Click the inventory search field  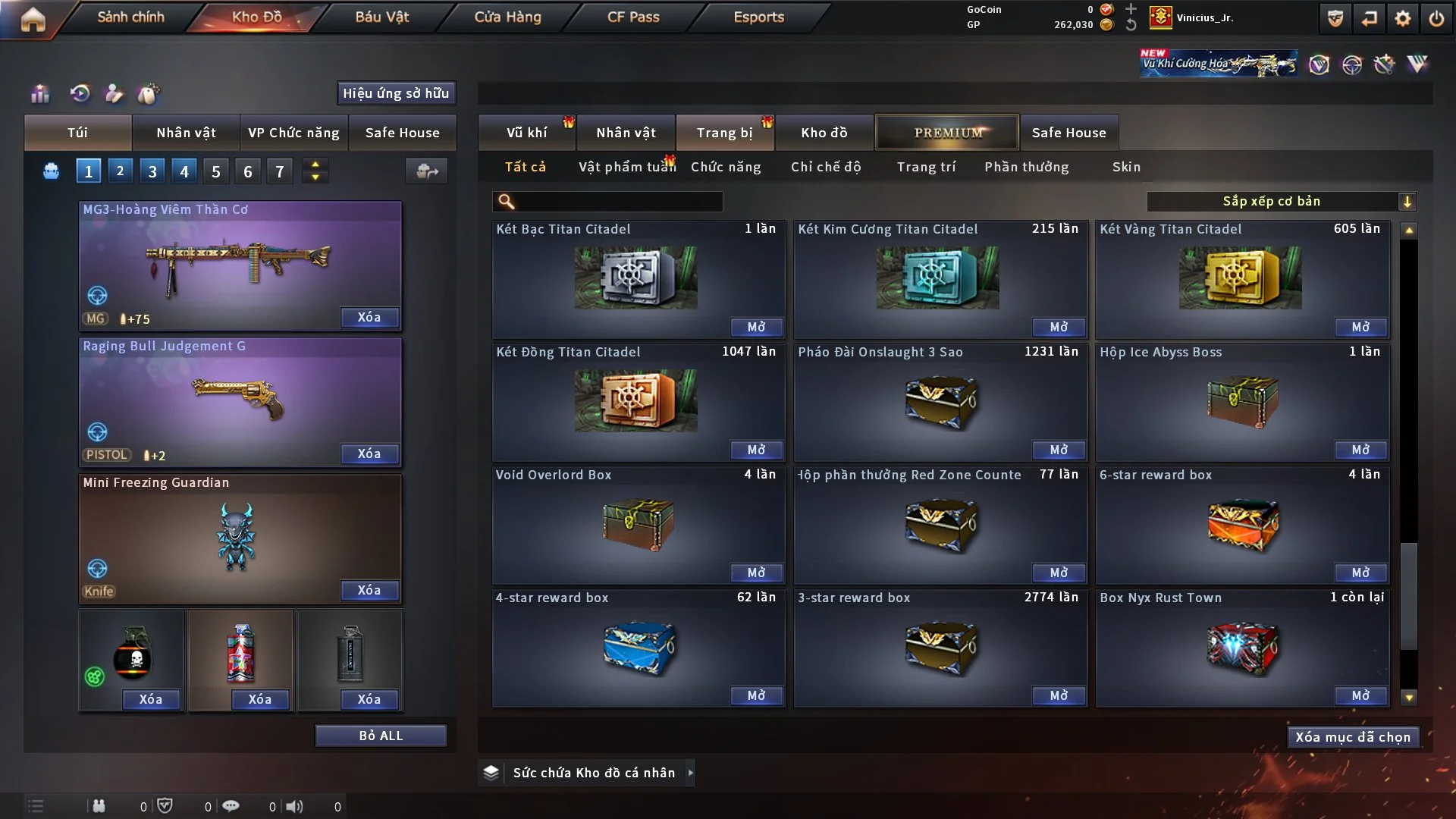click(x=618, y=201)
